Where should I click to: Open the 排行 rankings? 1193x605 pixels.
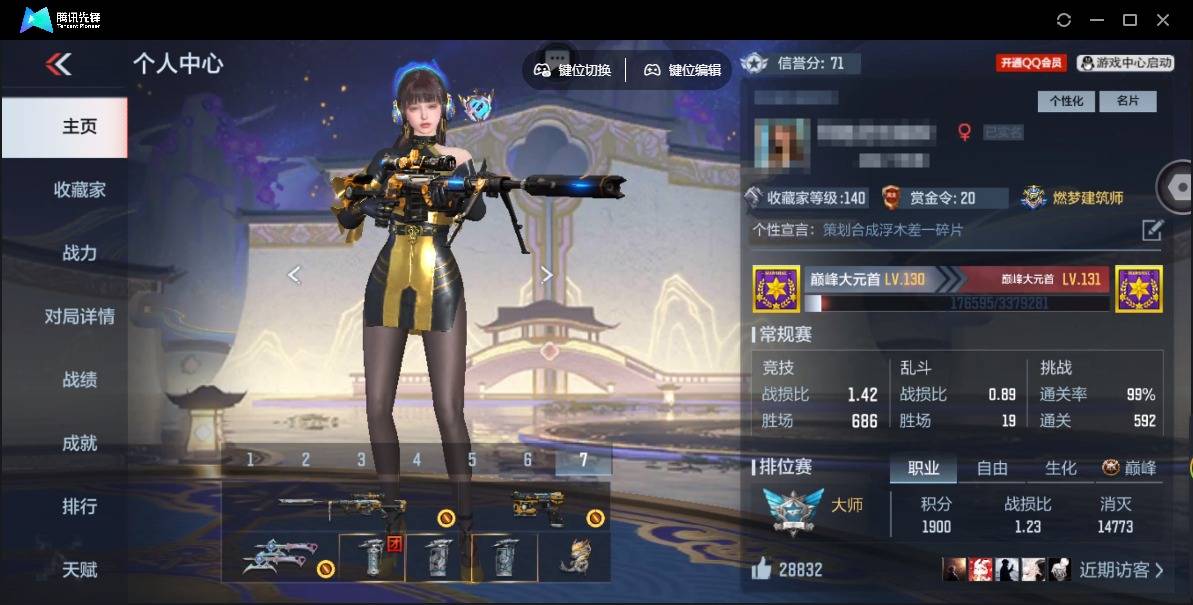79,506
